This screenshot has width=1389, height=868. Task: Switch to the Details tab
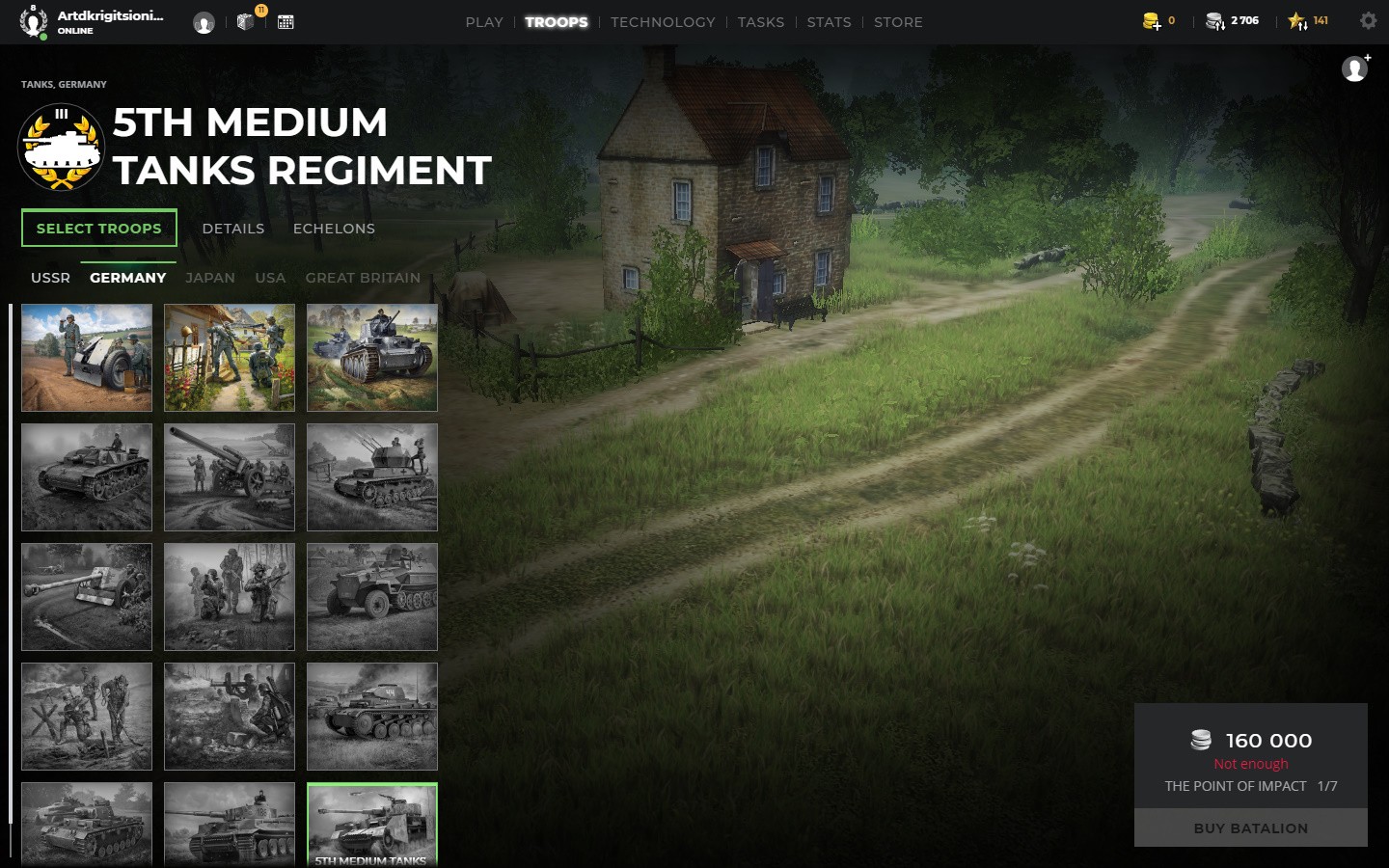232,229
